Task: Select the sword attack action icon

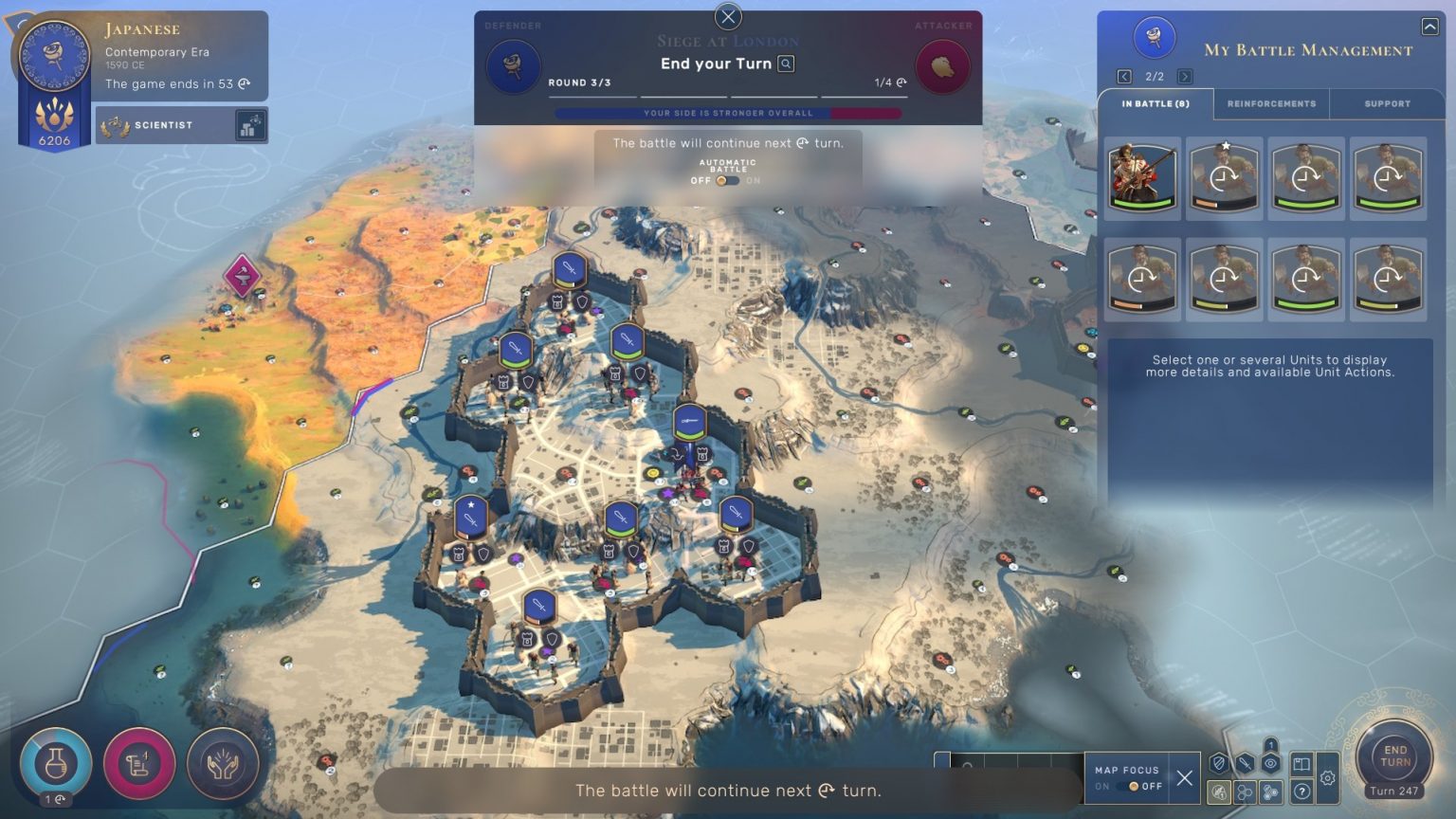Action: click(1244, 762)
